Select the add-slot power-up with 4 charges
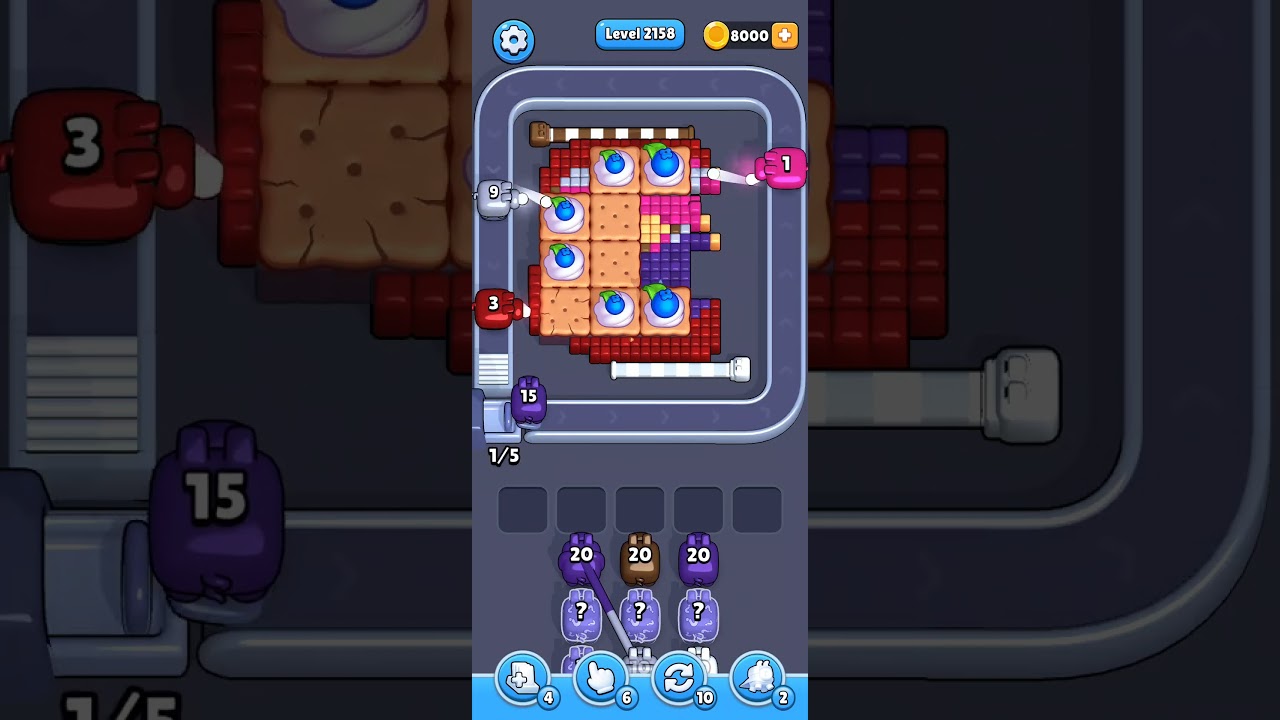 [x=521, y=678]
